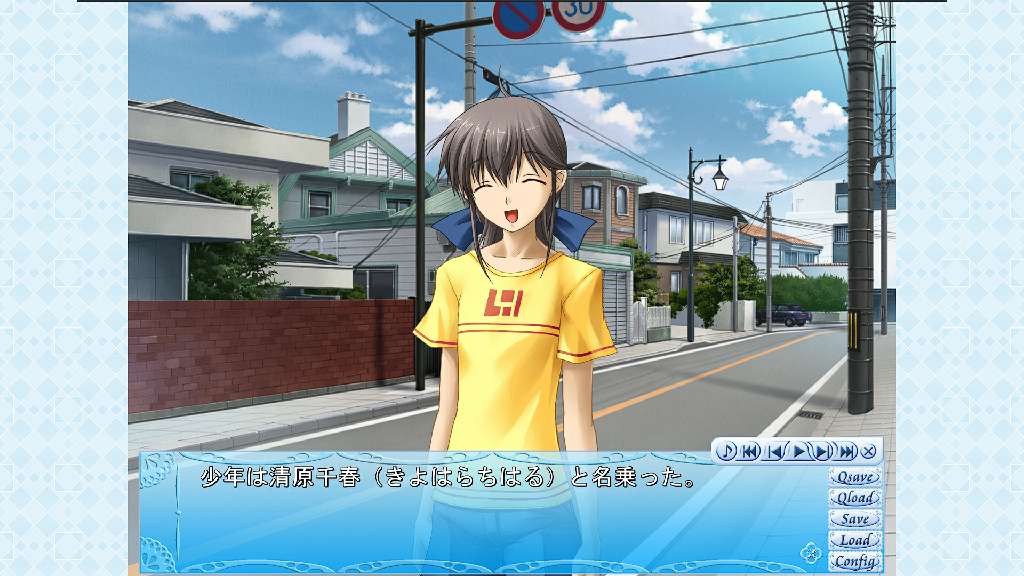Quick save using the Qsave button
This screenshot has width=1024, height=576.
tap(855, 477)
